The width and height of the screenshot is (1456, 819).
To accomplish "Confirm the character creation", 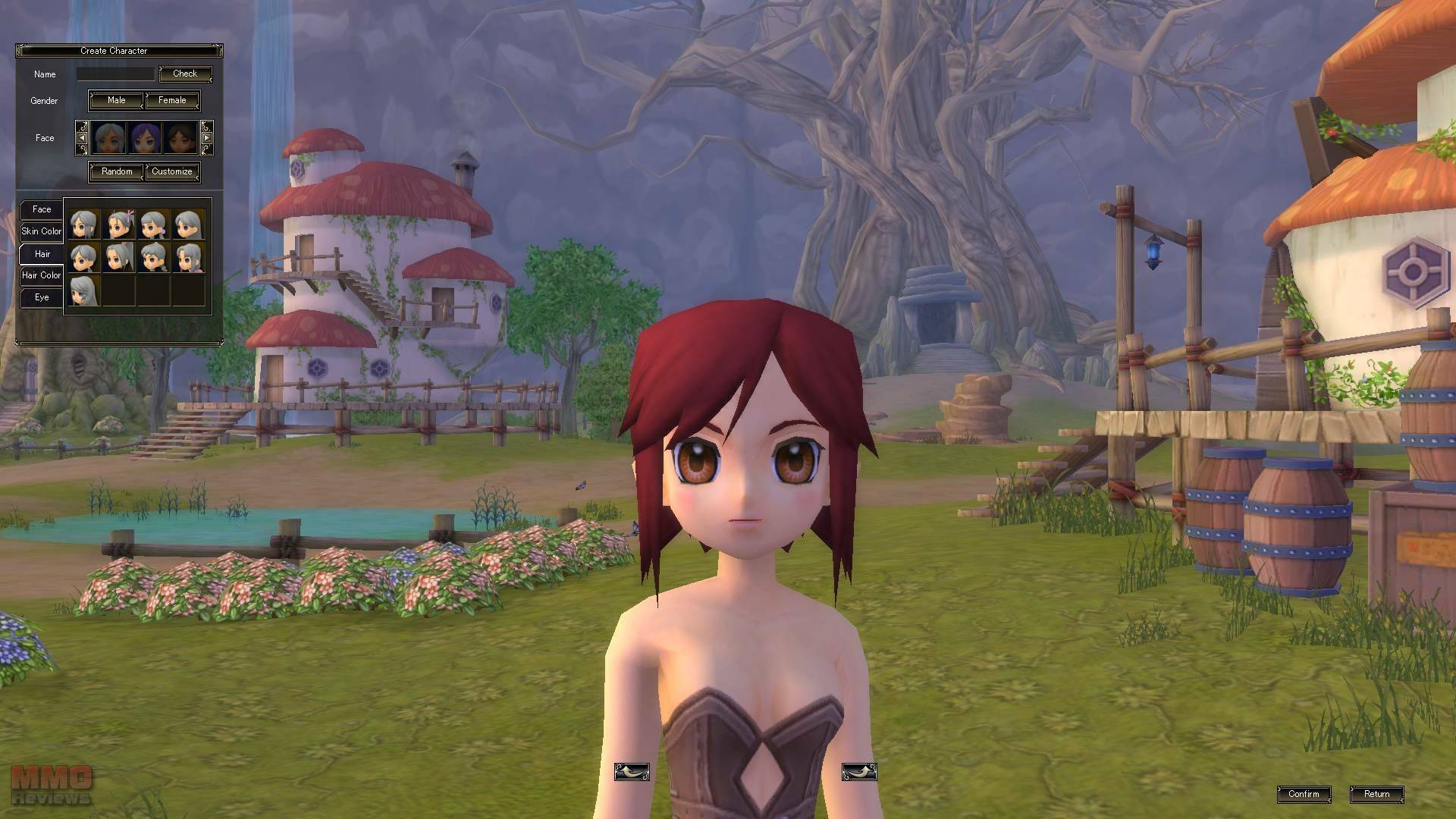I will [1304, 794].
